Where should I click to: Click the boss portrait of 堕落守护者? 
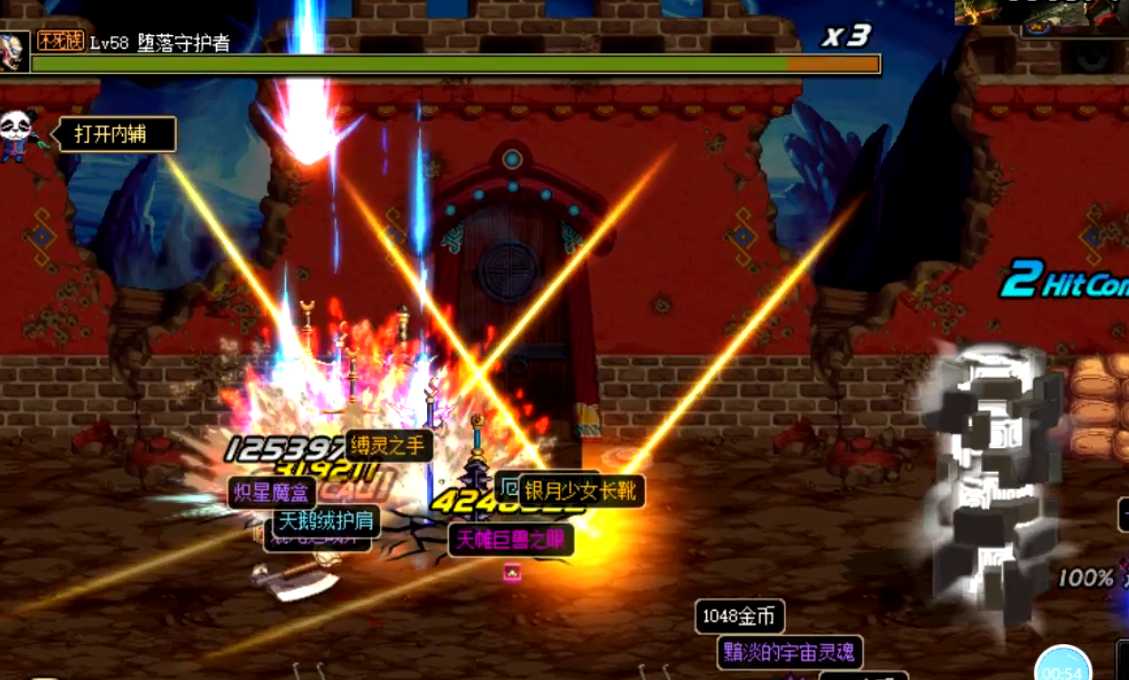(x=14, y=51)
